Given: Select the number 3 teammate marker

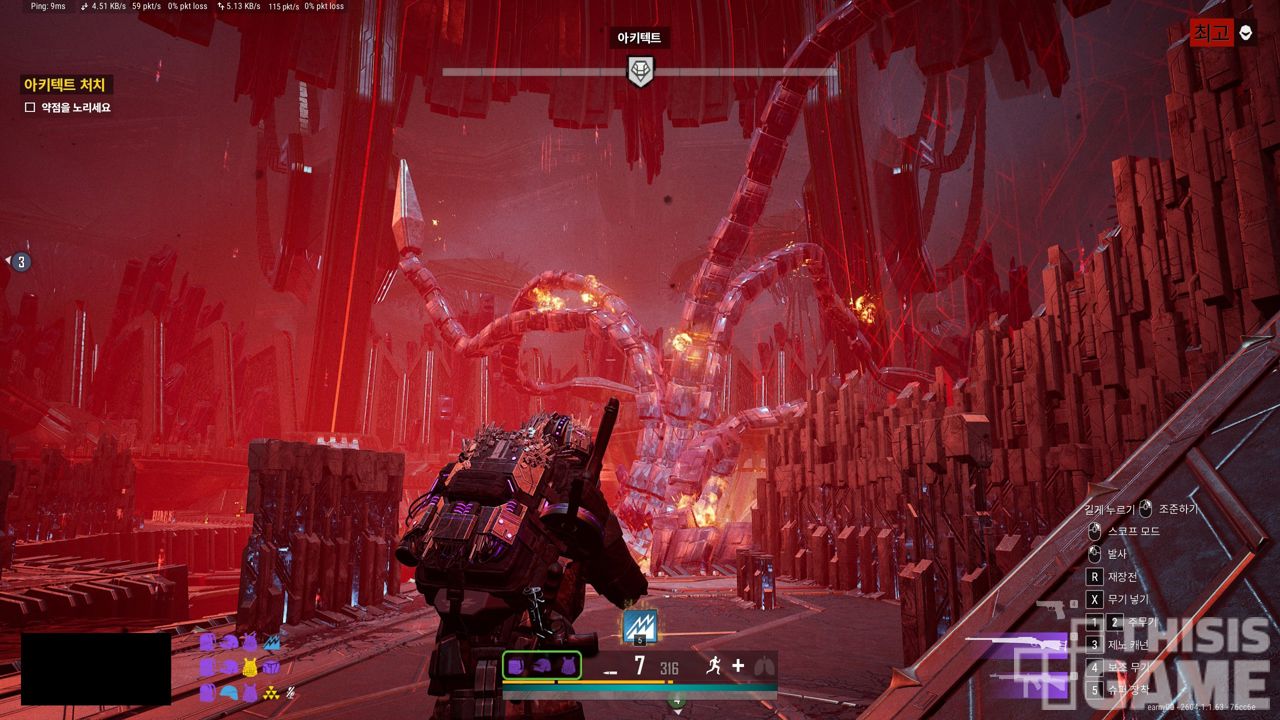Looking at the screenshot, I should pos(21,262).
